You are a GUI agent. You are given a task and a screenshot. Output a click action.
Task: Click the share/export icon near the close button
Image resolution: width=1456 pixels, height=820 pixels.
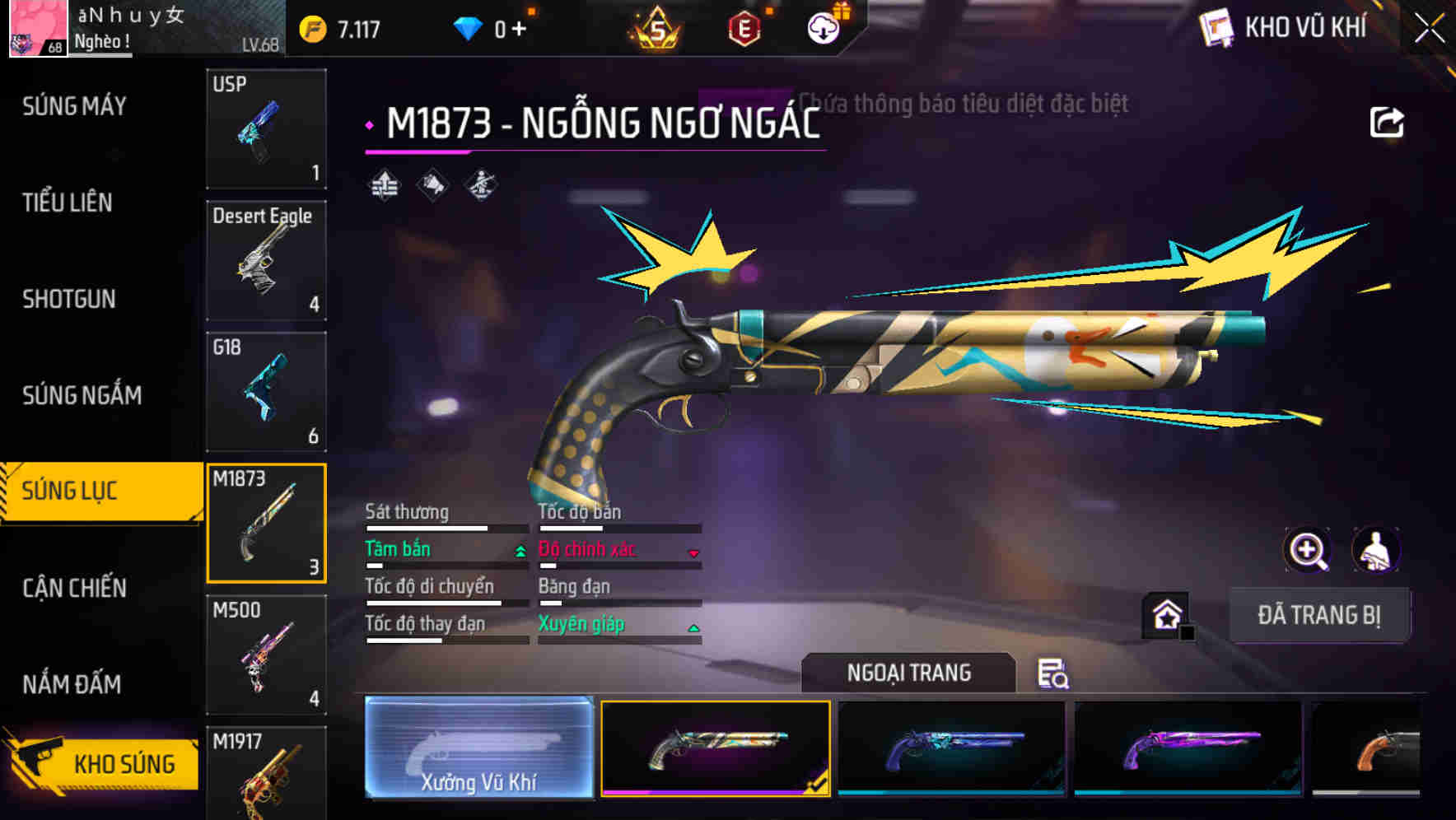[1388, 120]
